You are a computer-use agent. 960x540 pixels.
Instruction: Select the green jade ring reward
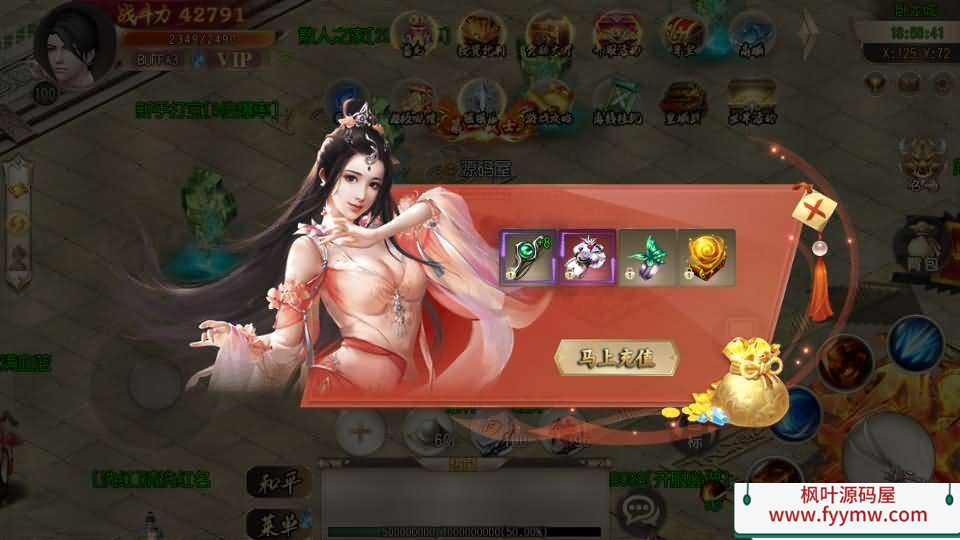tap(527, 258)
